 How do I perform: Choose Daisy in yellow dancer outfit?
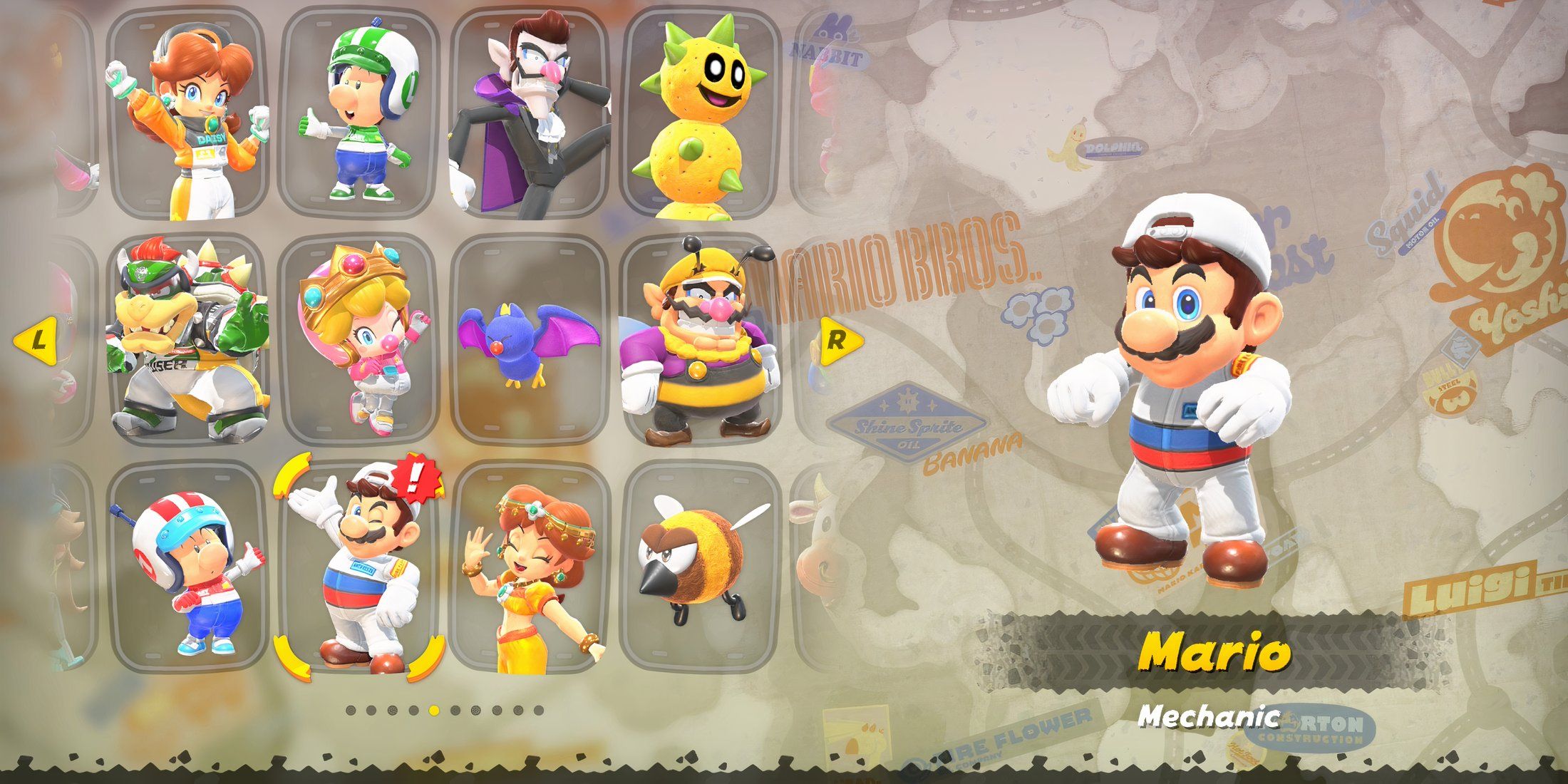point(530,567)
